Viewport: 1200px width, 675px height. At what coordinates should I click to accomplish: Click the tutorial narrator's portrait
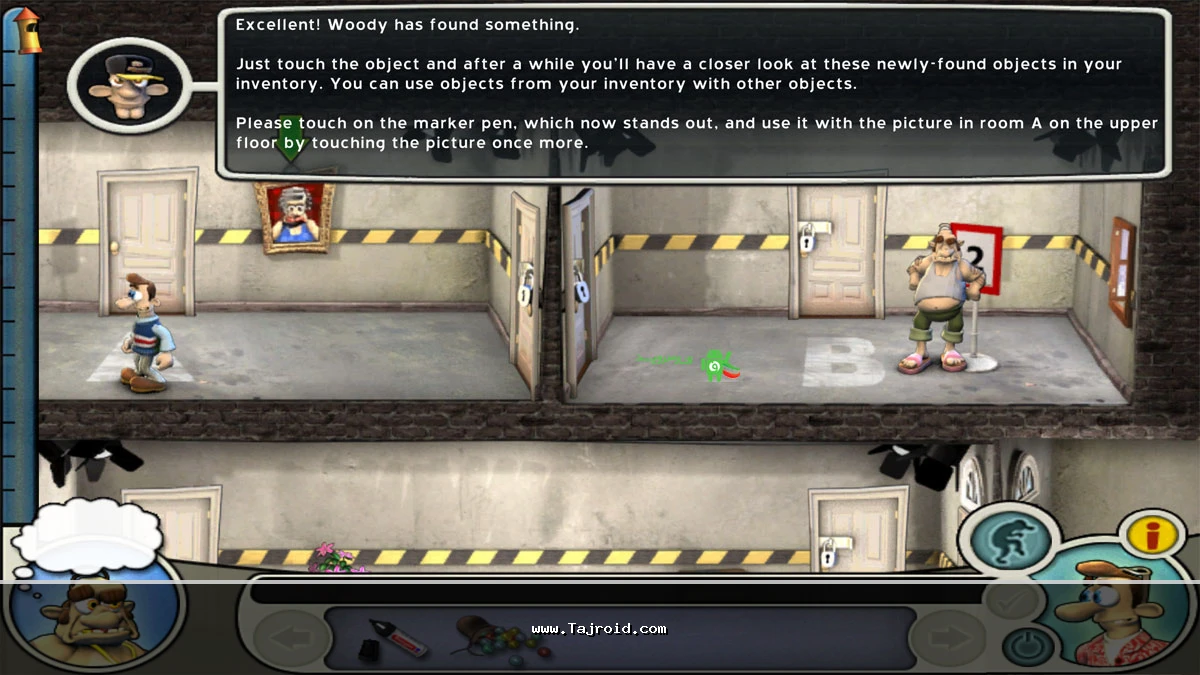point(128,85)
